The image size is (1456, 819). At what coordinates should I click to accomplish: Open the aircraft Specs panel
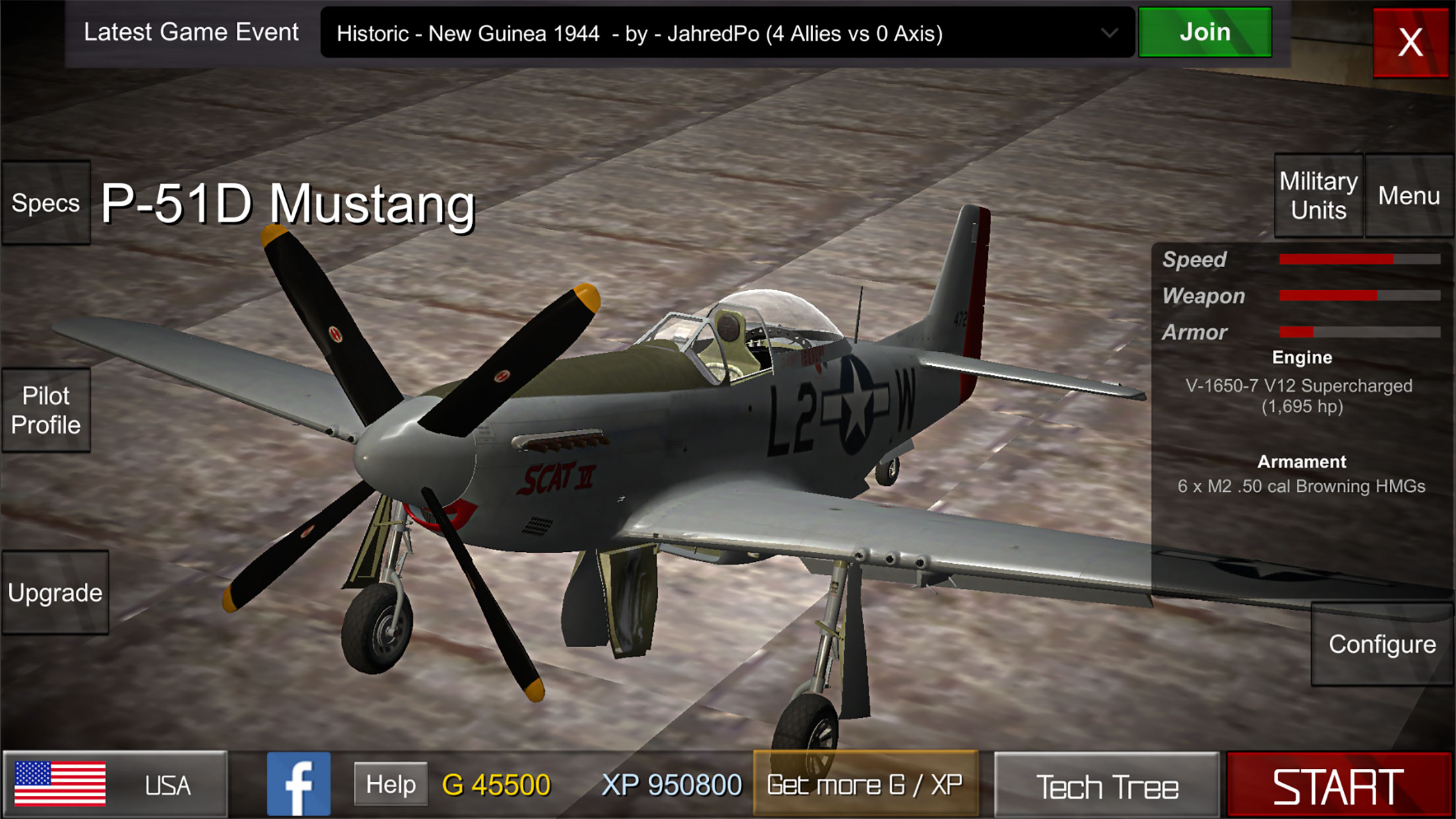(45, 203)
